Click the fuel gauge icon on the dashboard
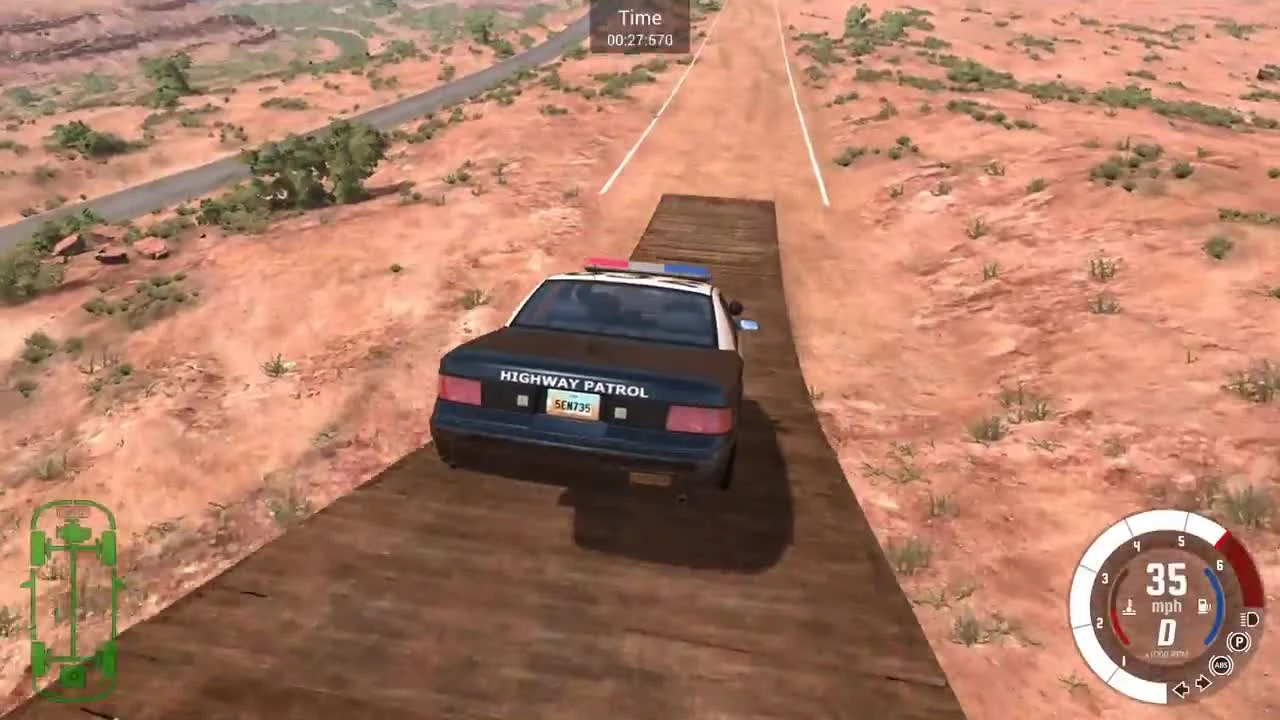The image size is (1280, 720). [x=1203, y=604]
